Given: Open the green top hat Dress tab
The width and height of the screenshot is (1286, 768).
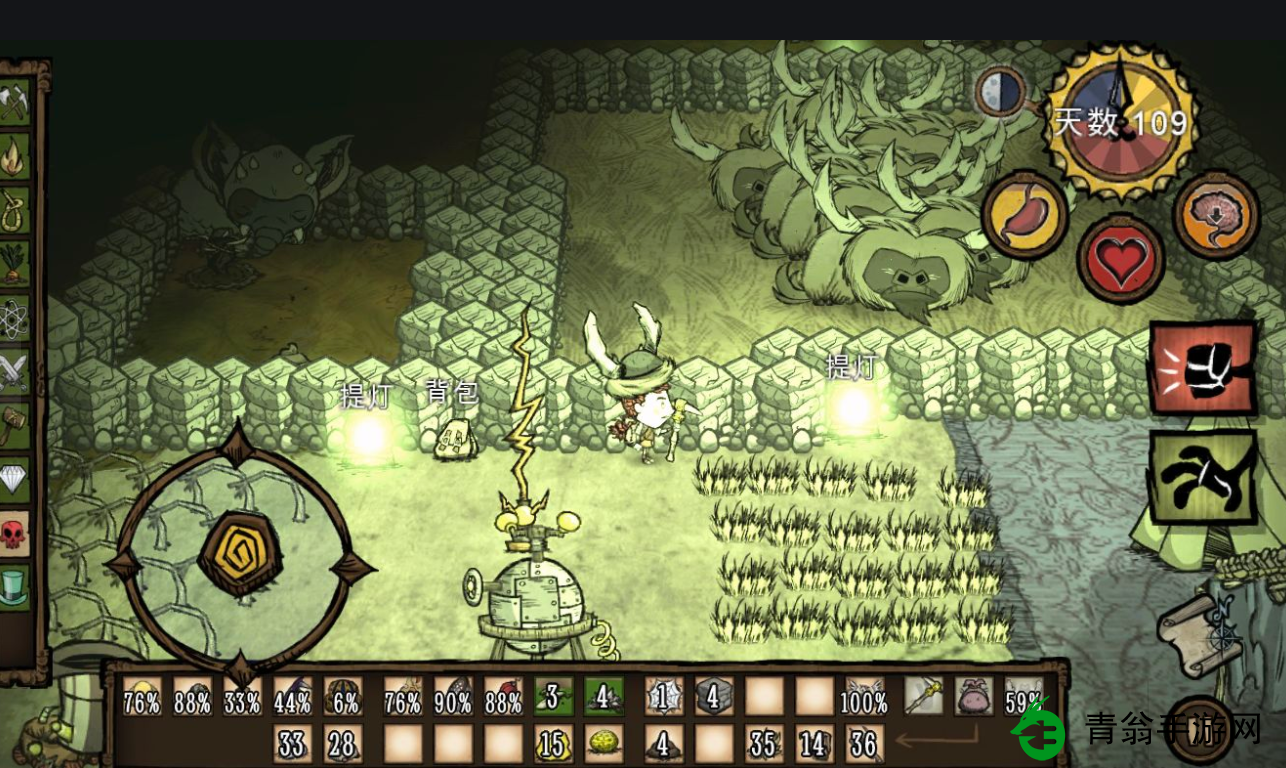Looking at the screenshot, I should coord(14,587).
